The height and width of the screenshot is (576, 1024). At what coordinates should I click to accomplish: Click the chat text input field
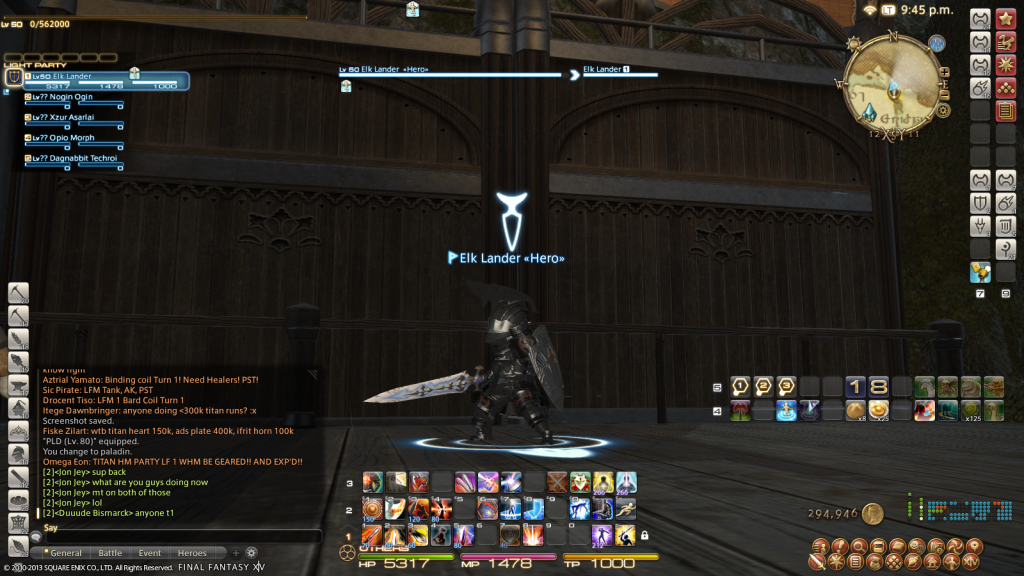180,537
